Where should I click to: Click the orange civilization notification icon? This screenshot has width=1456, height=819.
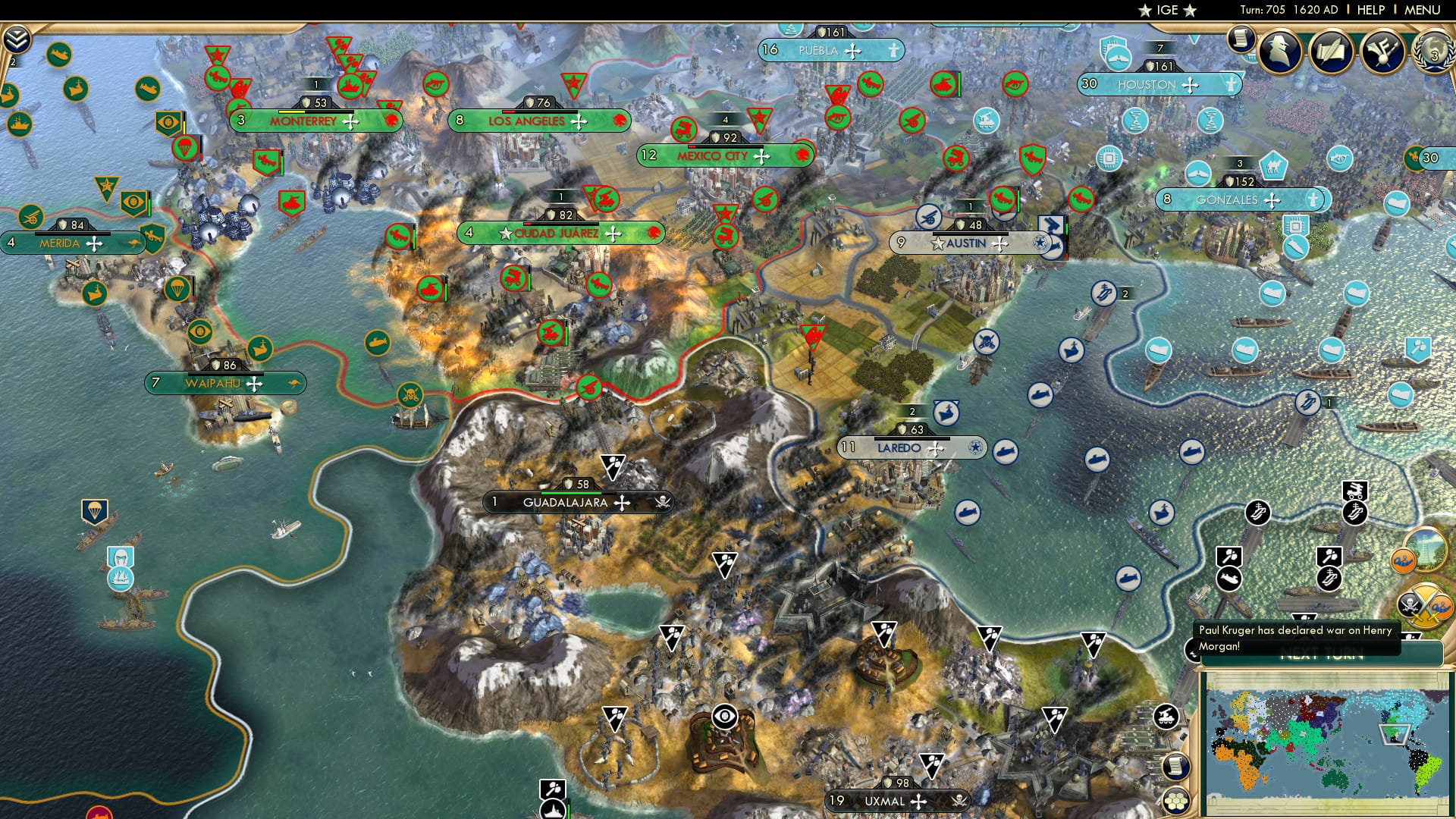[x=1403, y=561]
